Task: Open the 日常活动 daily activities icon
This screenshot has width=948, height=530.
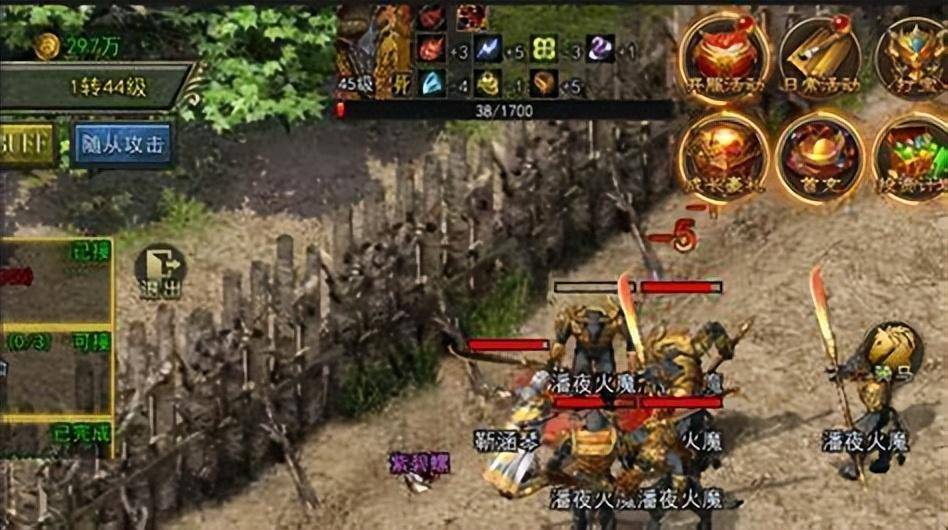Action: tap(819, 55)
